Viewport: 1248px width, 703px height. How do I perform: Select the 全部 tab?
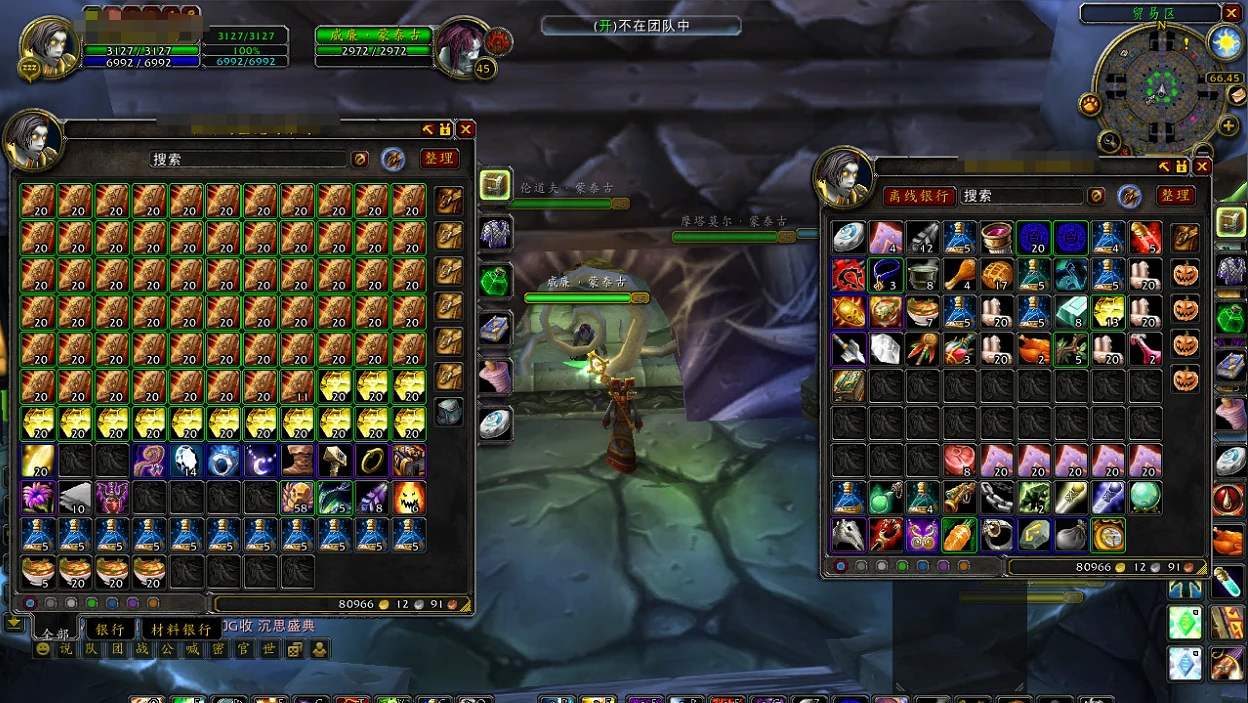pyautogui.click(x=56, y=632)
